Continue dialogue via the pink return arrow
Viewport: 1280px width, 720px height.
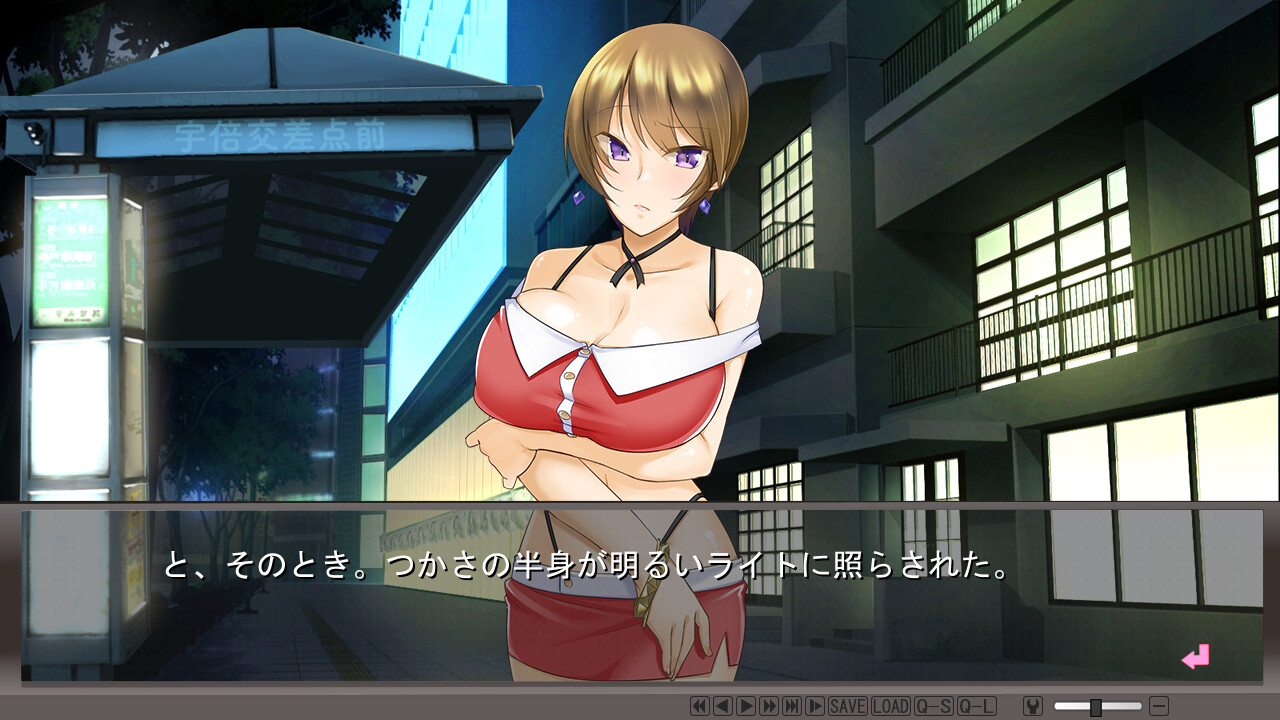point(1195,657)
